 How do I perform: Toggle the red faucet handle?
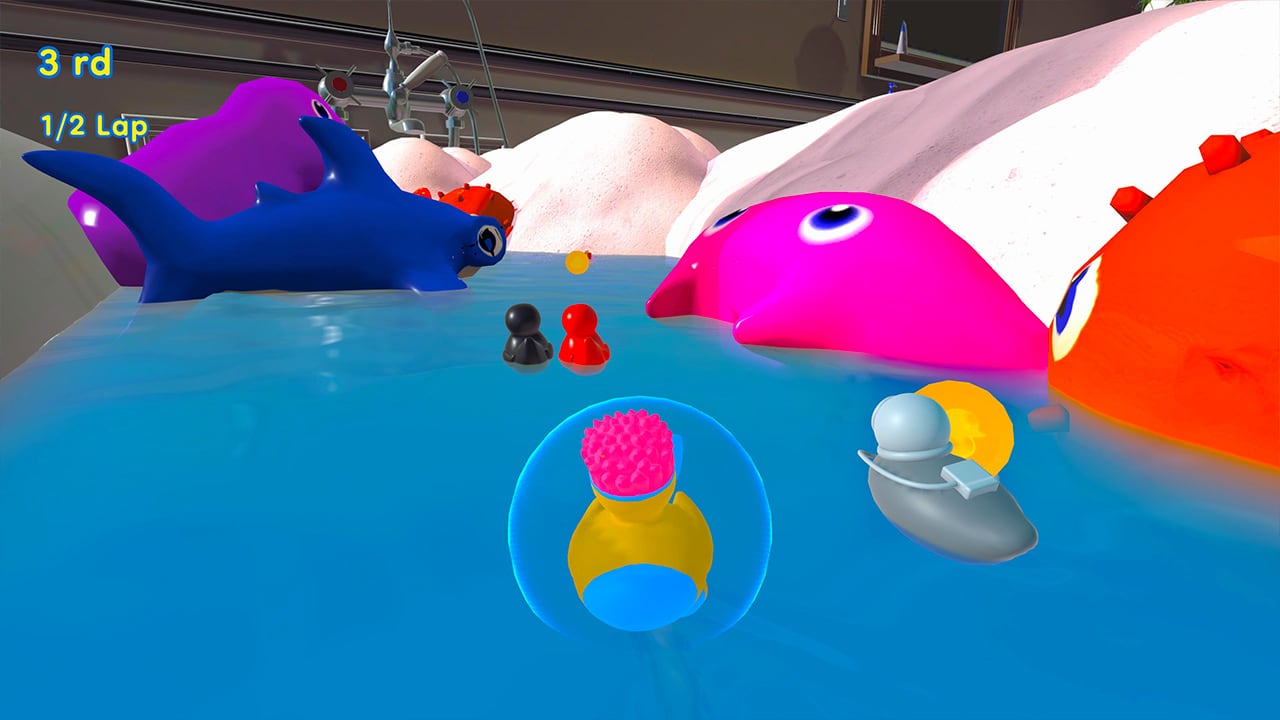click(338, 84)
